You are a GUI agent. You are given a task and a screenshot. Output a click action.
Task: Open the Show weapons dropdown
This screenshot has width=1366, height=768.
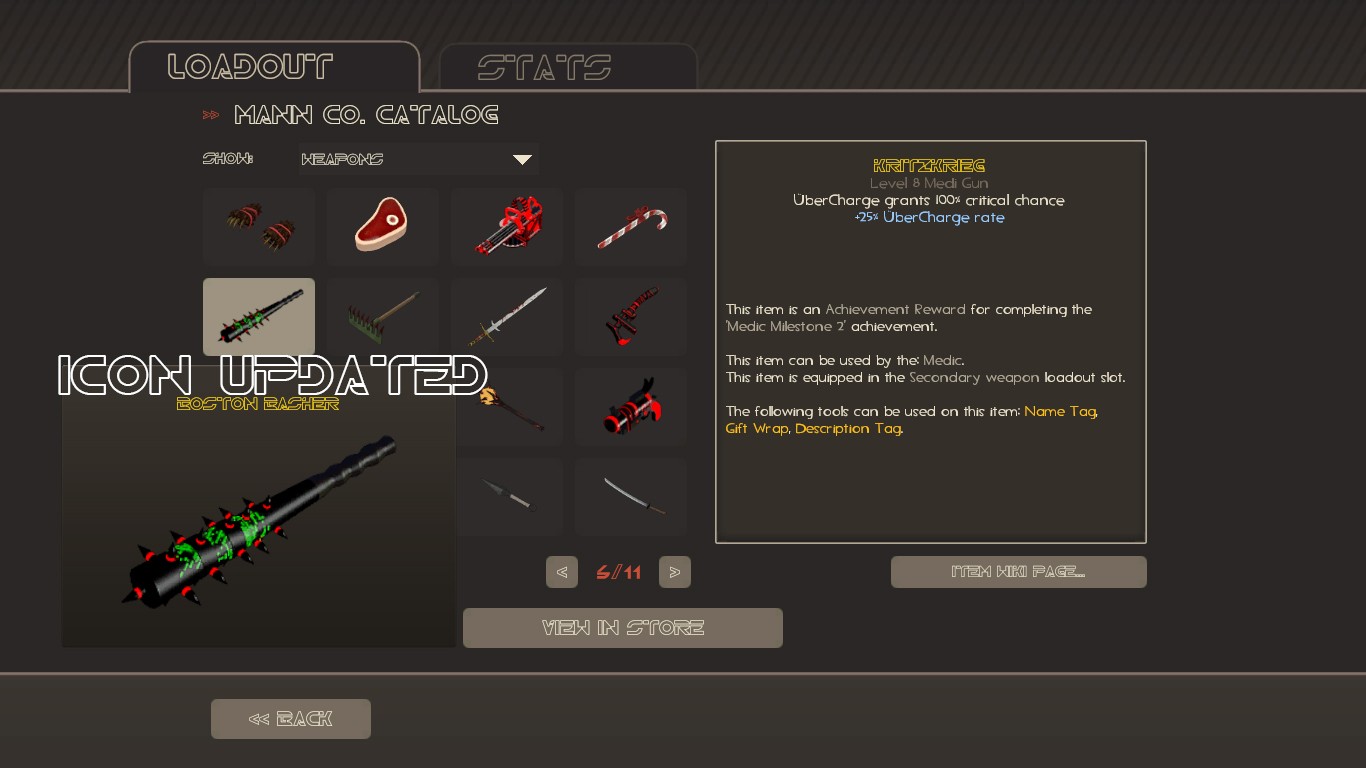(x=418, y=158)
